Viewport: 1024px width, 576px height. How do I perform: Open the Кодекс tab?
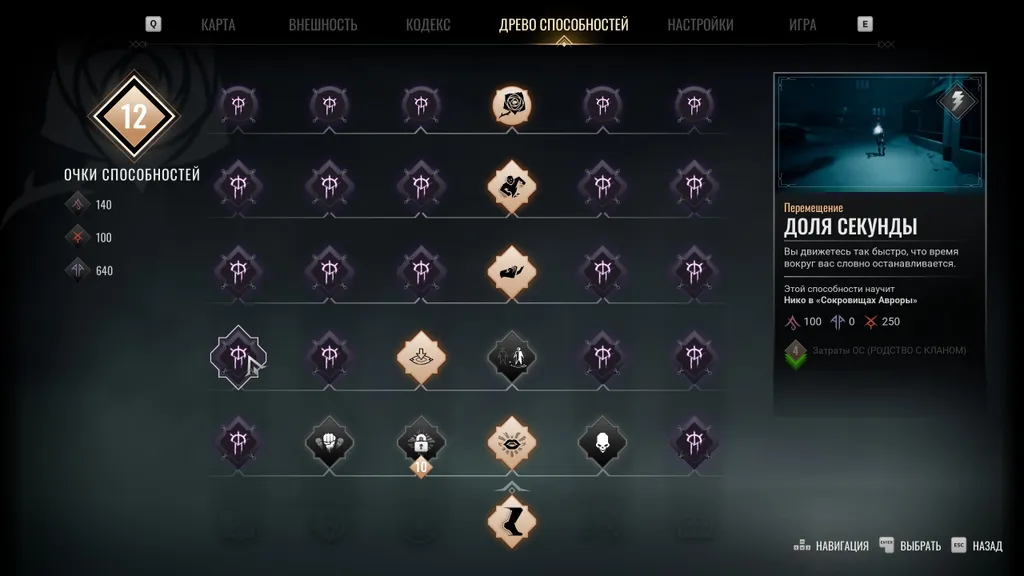(x=428, y=25)
